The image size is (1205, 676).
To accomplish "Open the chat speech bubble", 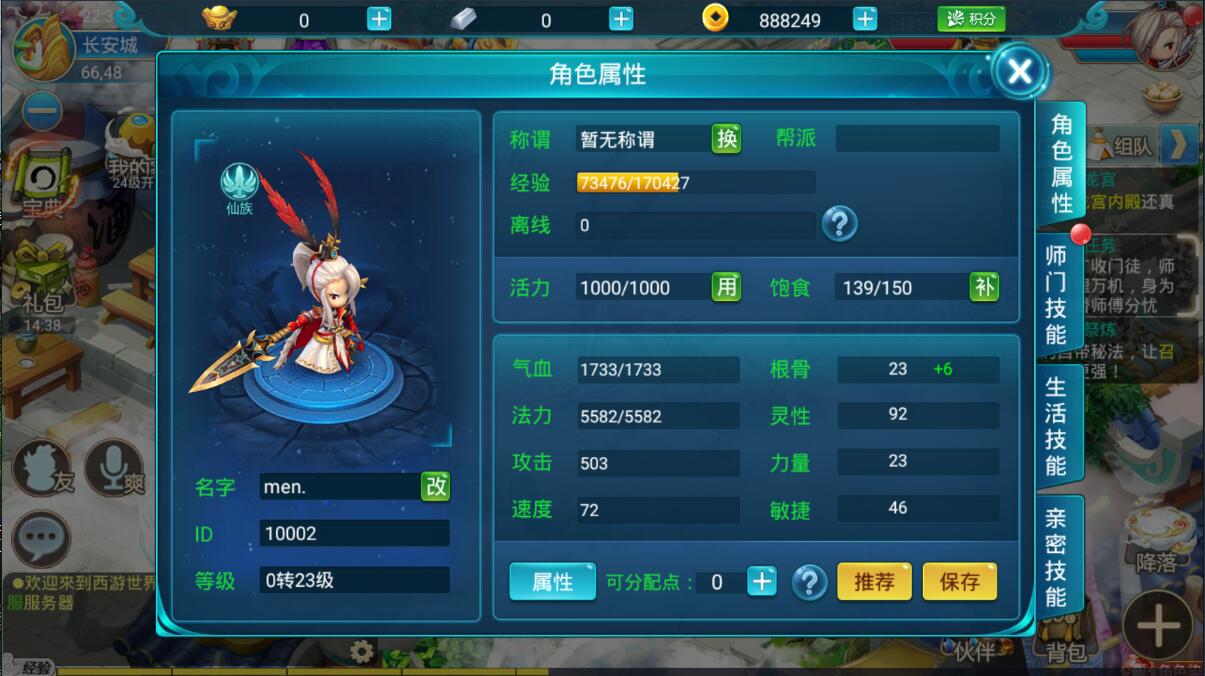I will click(x=41, y=540).
